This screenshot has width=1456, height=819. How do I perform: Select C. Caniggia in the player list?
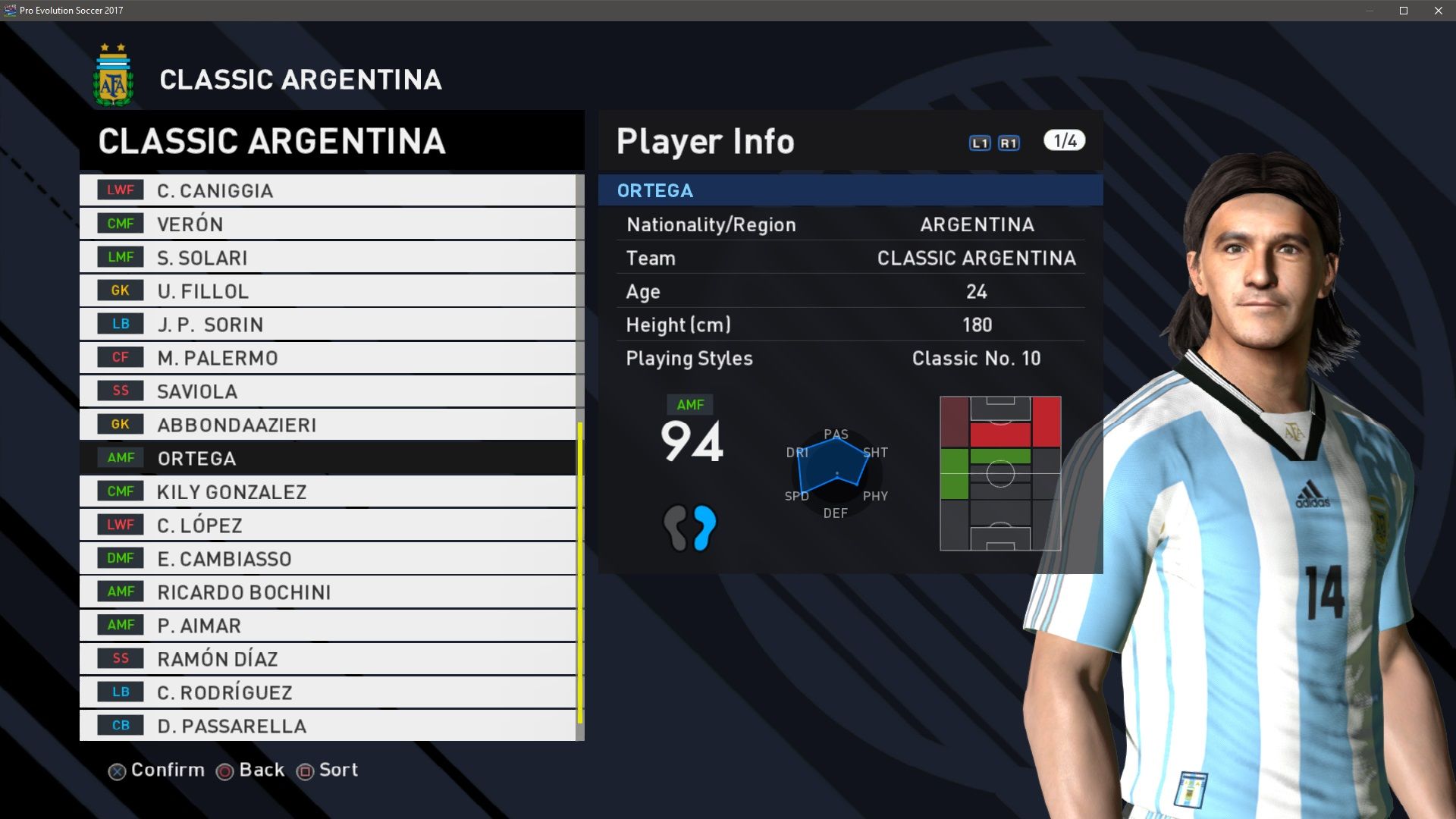click(x=328, y=190)
